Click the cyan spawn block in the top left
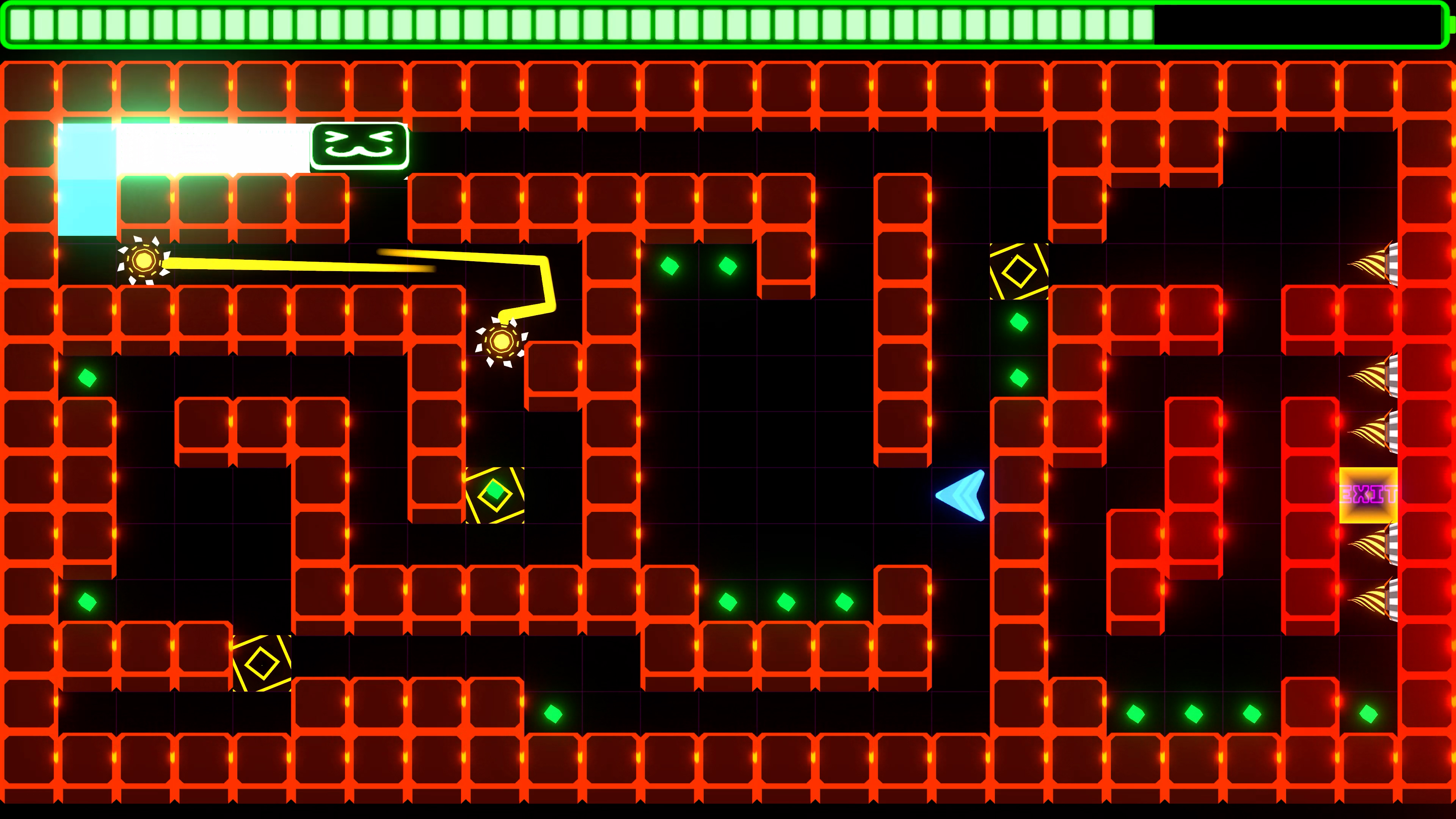This screenshot has height=819, width=1456. click(88, 181)
